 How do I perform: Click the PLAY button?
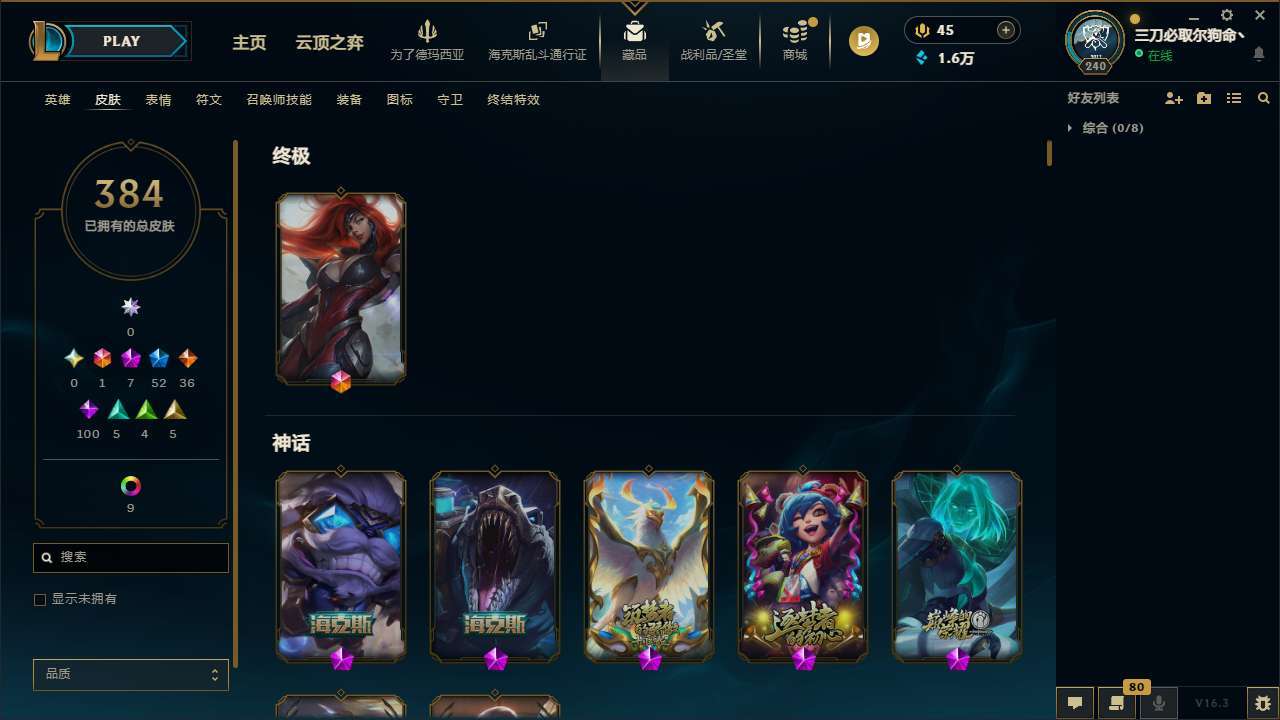coord(121,41)
